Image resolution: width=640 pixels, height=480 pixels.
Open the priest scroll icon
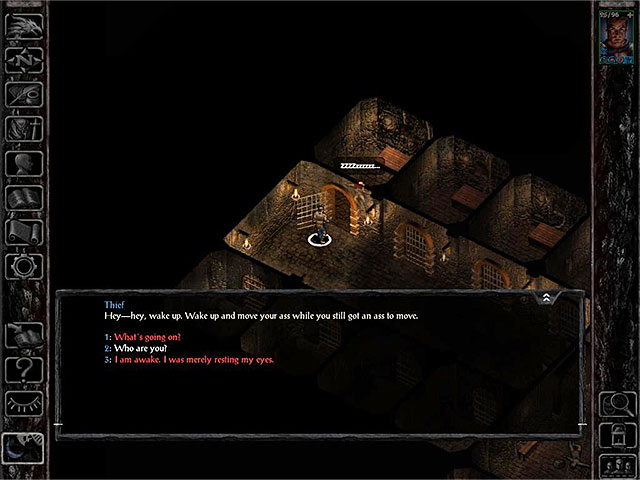tap(22, 232)
